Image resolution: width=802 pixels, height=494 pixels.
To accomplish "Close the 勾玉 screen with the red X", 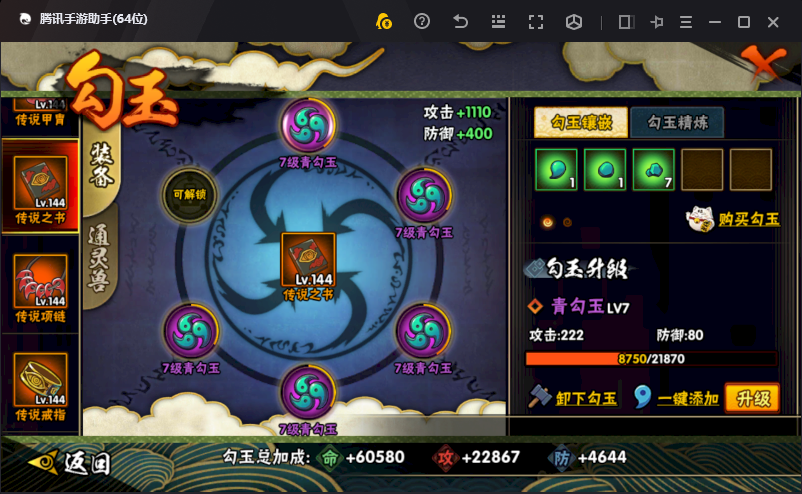I will tap(760, 68).
